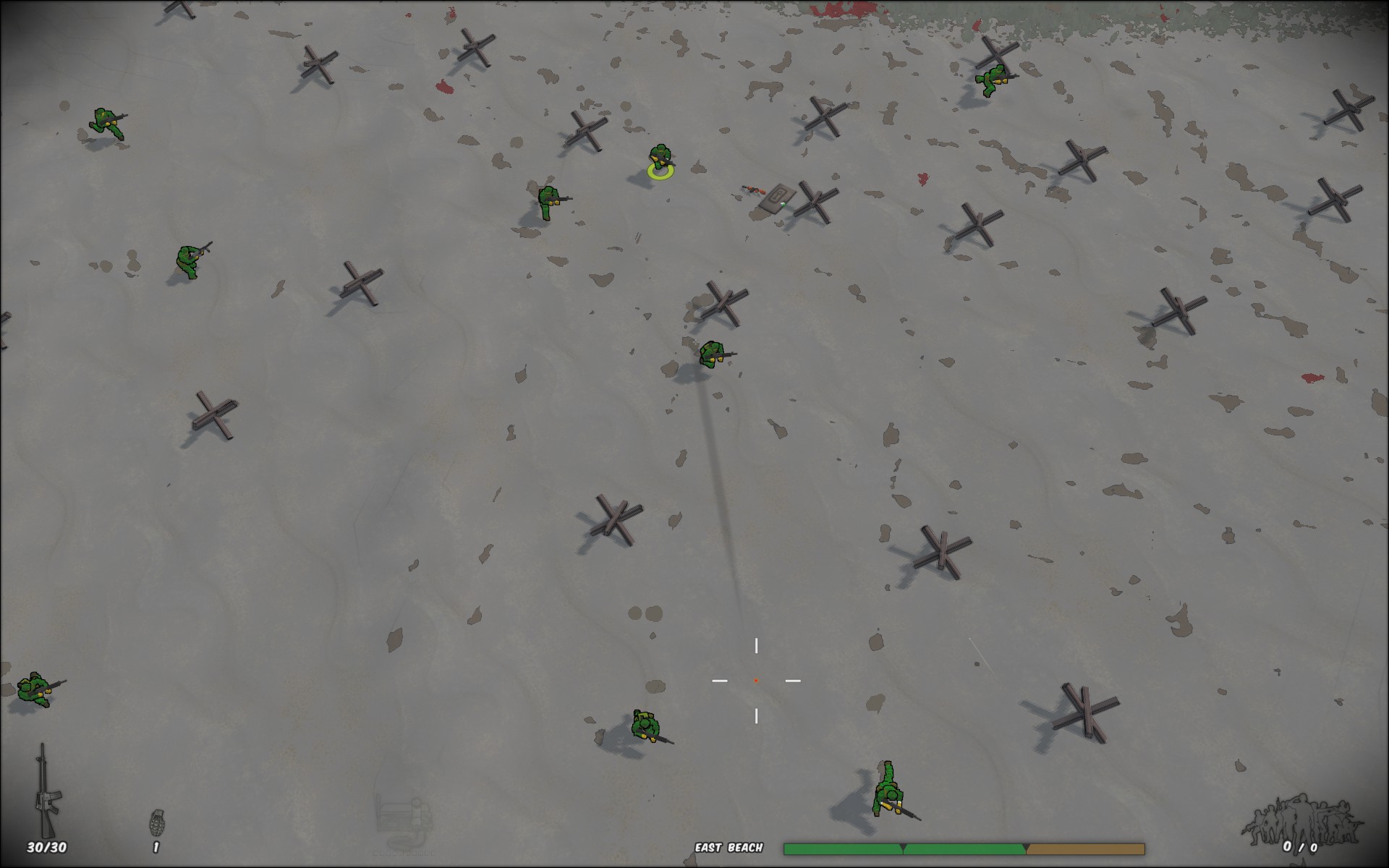
Task: Select the soldier with the yellow ring
Action: point(660,160)
